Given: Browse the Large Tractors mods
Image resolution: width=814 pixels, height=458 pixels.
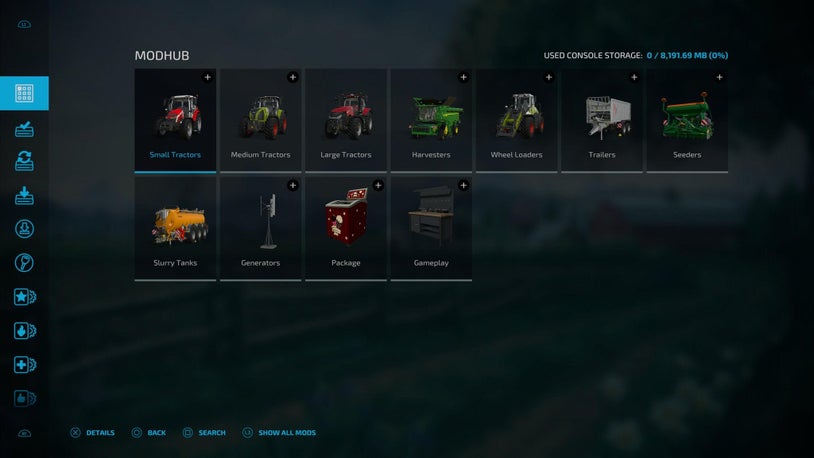Looking at the screenshot, I should [346, 120].
